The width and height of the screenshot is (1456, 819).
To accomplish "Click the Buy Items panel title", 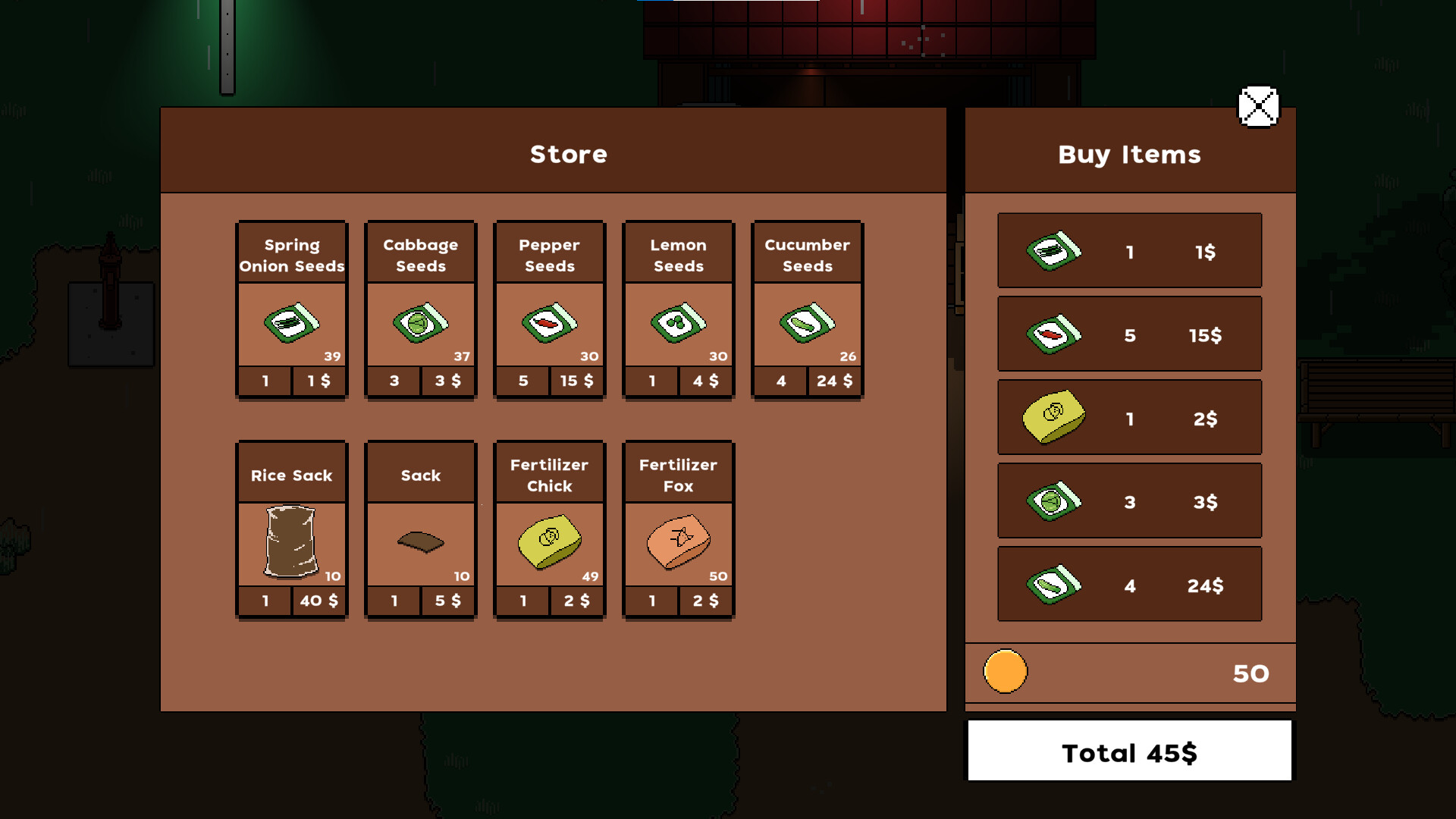I will (1129, 154).
